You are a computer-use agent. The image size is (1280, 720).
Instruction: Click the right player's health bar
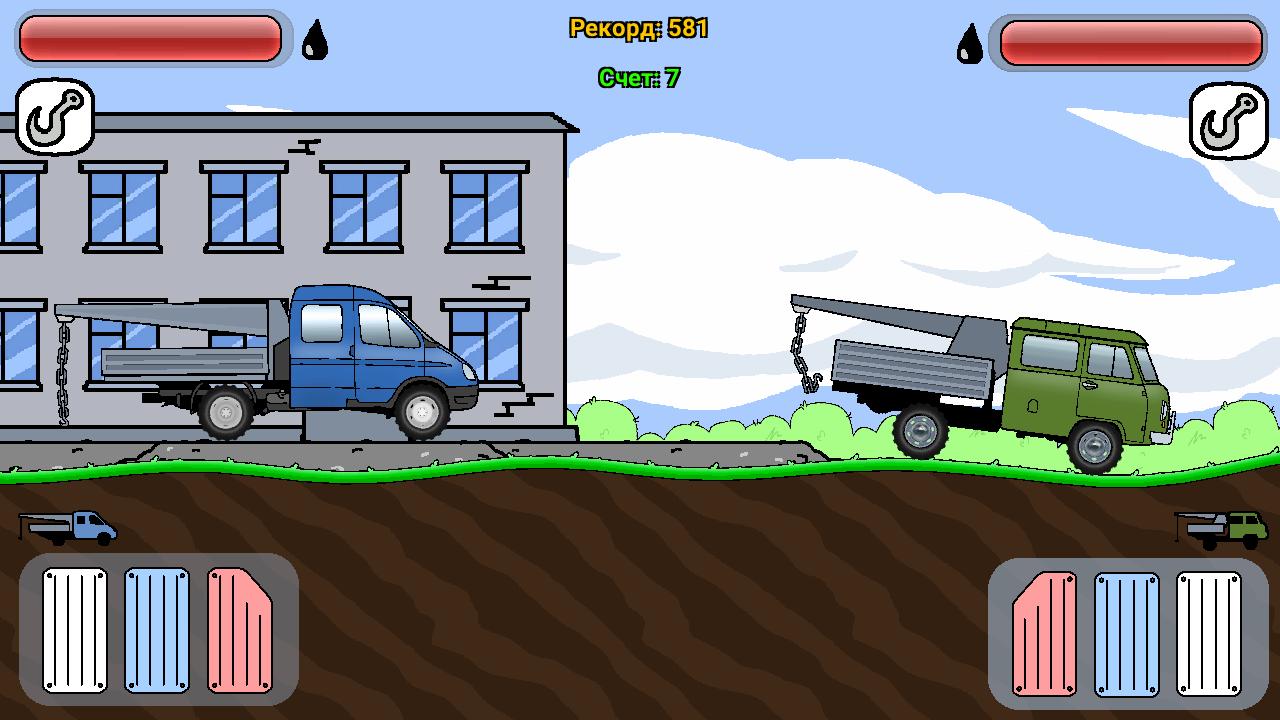pos(1128,42)
